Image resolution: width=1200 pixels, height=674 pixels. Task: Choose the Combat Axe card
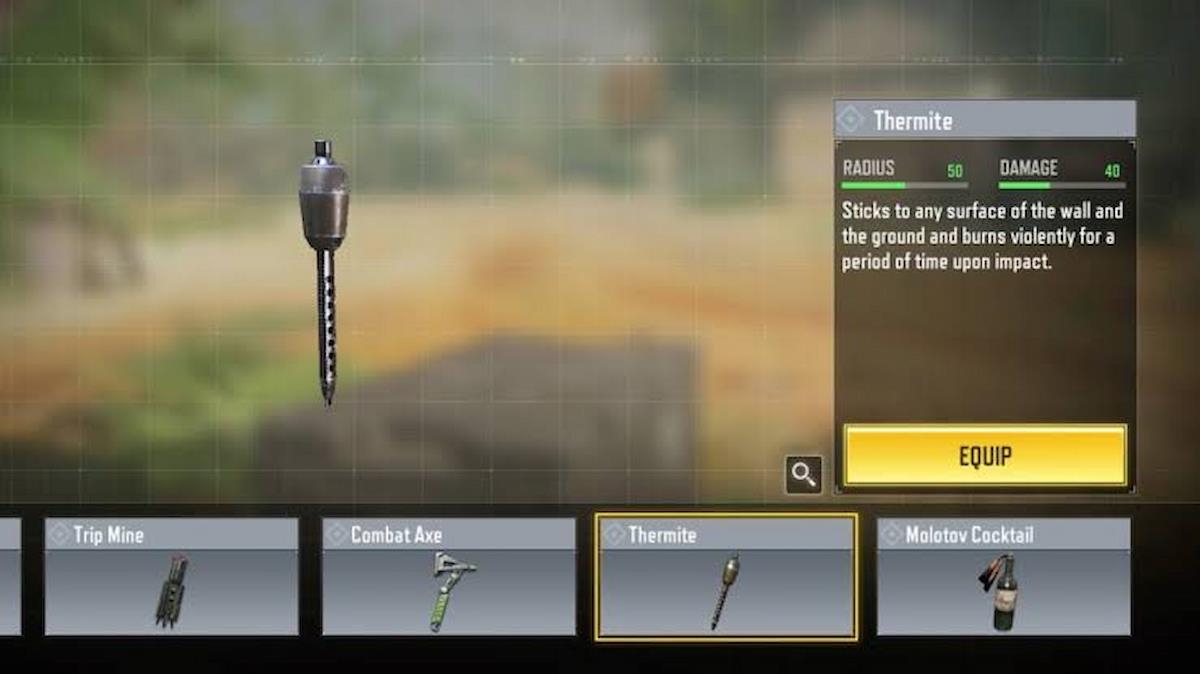click(449, 576)
